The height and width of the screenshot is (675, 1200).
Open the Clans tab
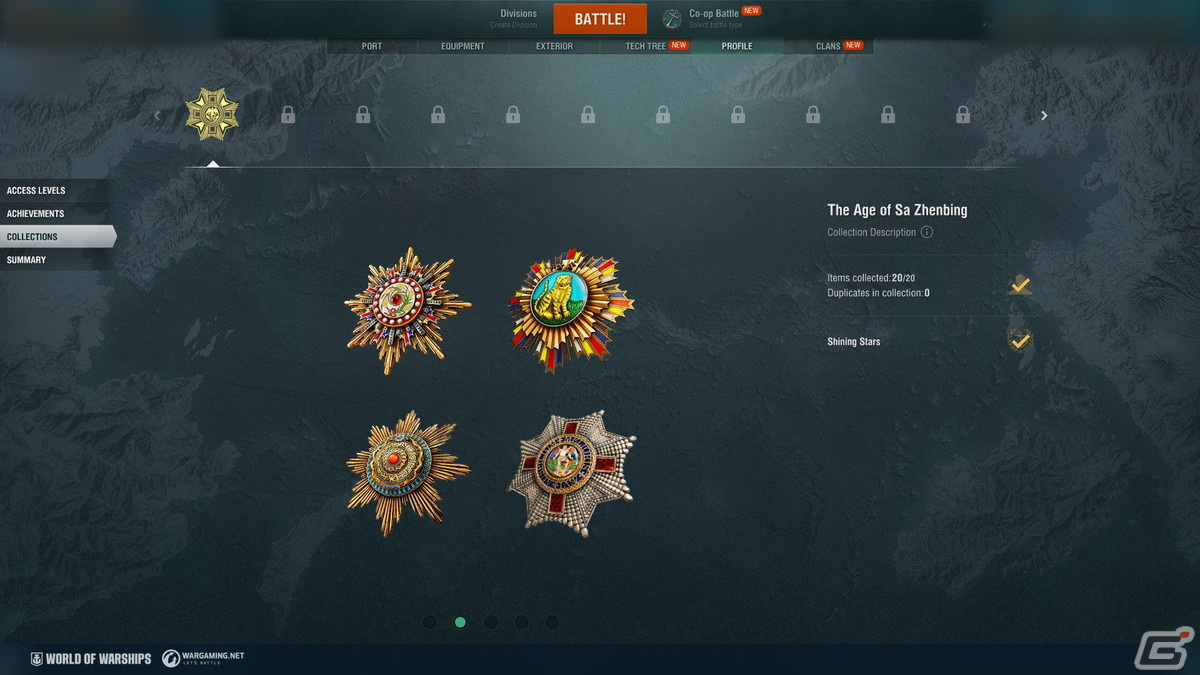point(828,46)
